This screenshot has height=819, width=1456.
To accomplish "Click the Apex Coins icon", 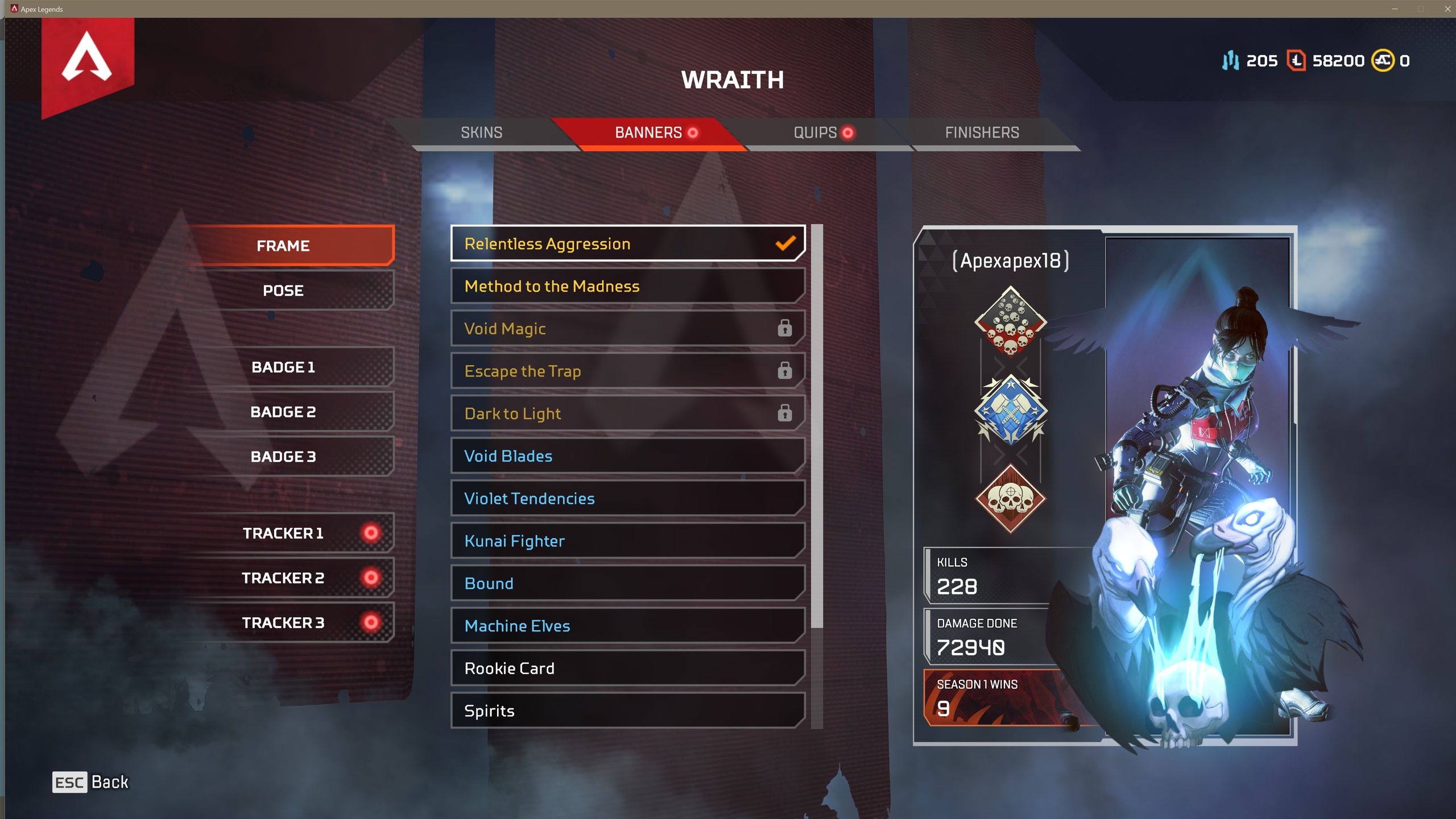I will [1384, 61].
